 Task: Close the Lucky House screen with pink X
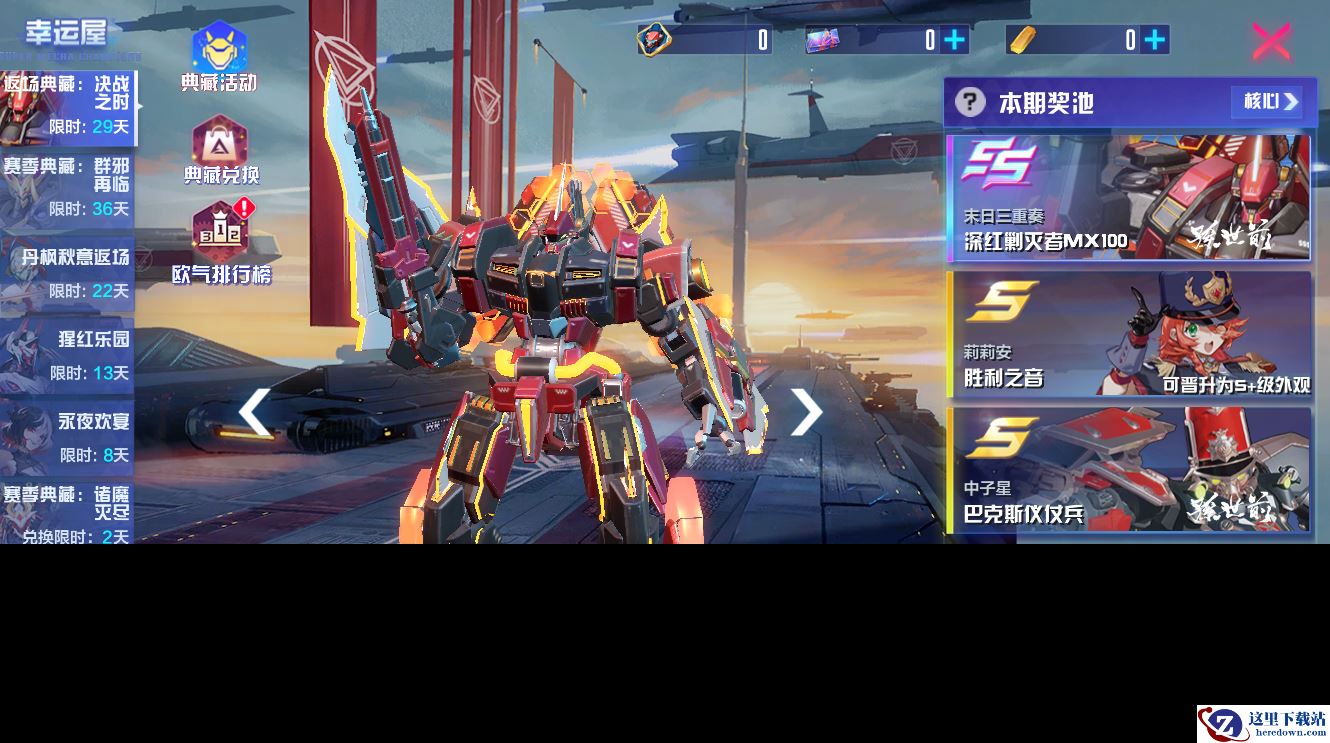tap(1271, 41)
